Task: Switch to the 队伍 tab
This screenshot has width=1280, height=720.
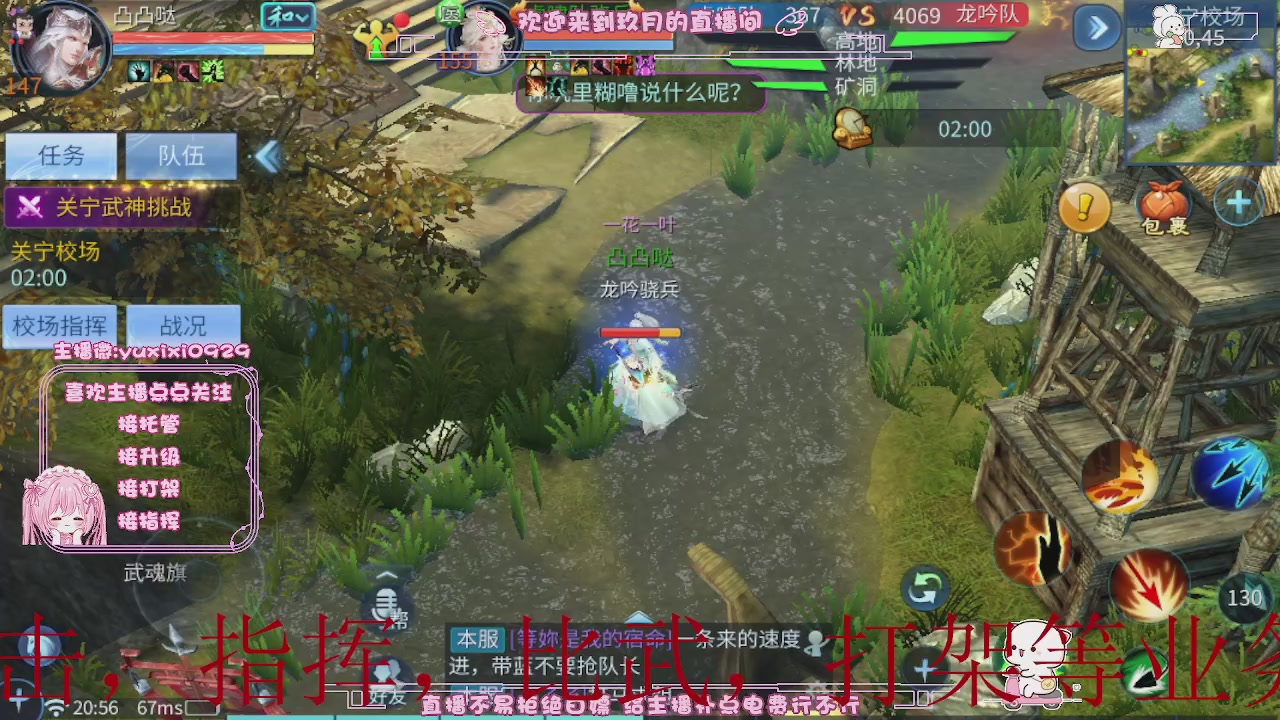Action: [x=181, y=156]
